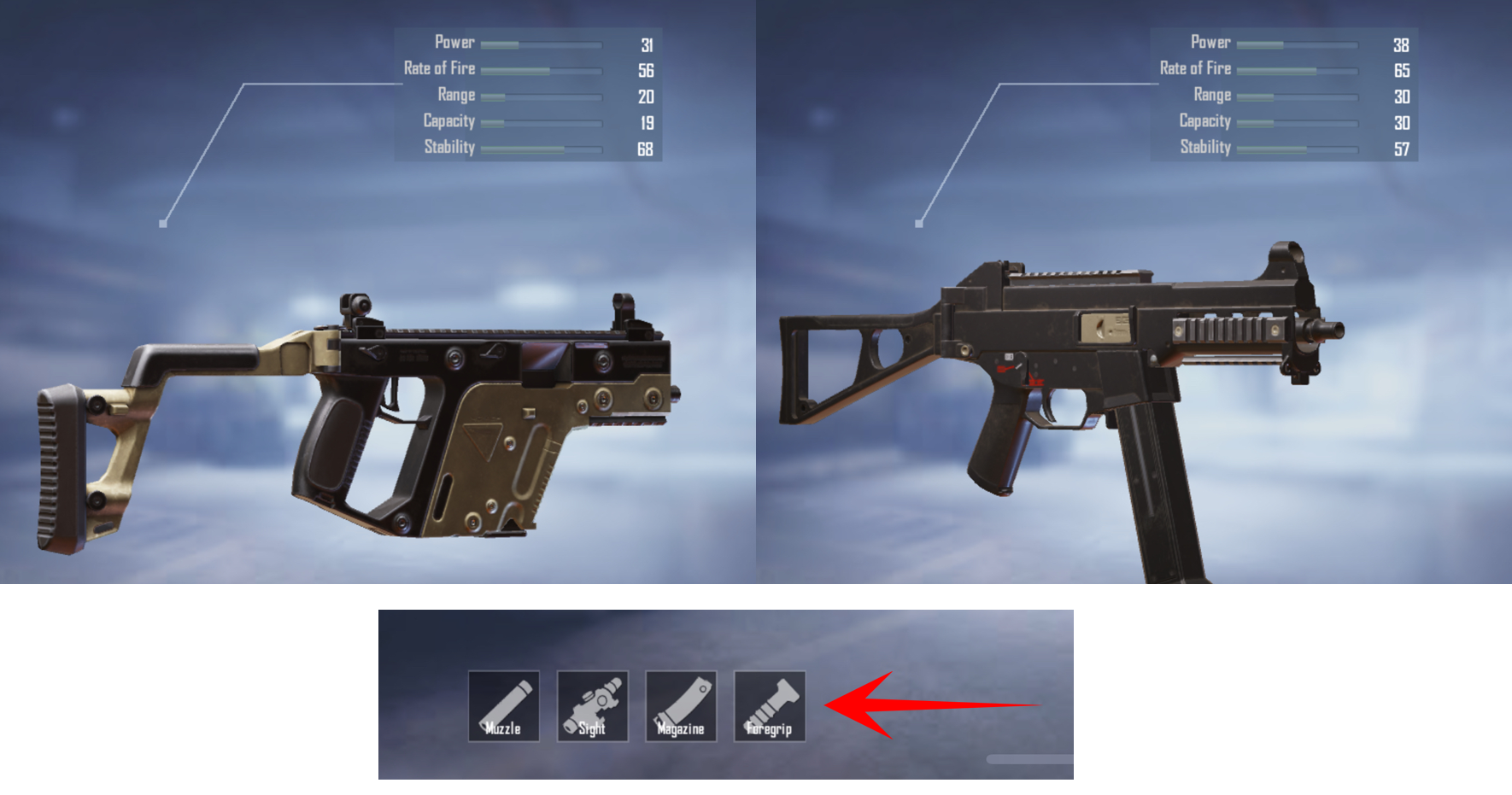Click the Rate of Fire label on right panel
1512x795 pixels.
(x=1196, y=68)
